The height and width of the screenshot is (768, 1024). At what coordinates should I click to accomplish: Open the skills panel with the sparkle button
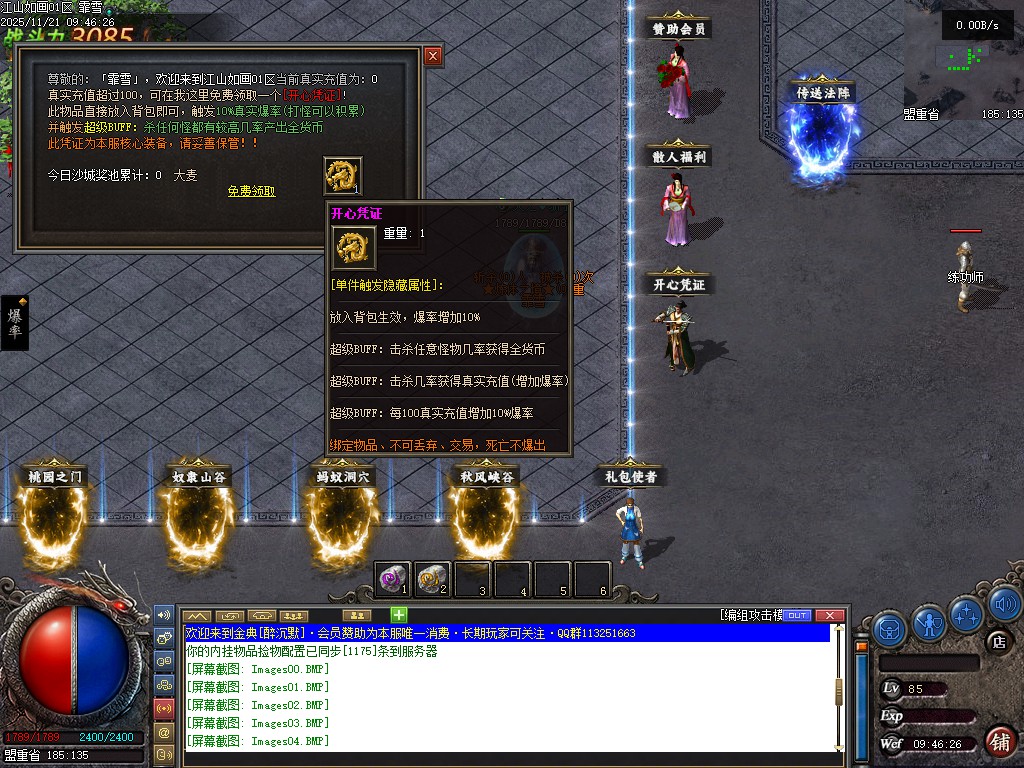[x=968, y=613]
